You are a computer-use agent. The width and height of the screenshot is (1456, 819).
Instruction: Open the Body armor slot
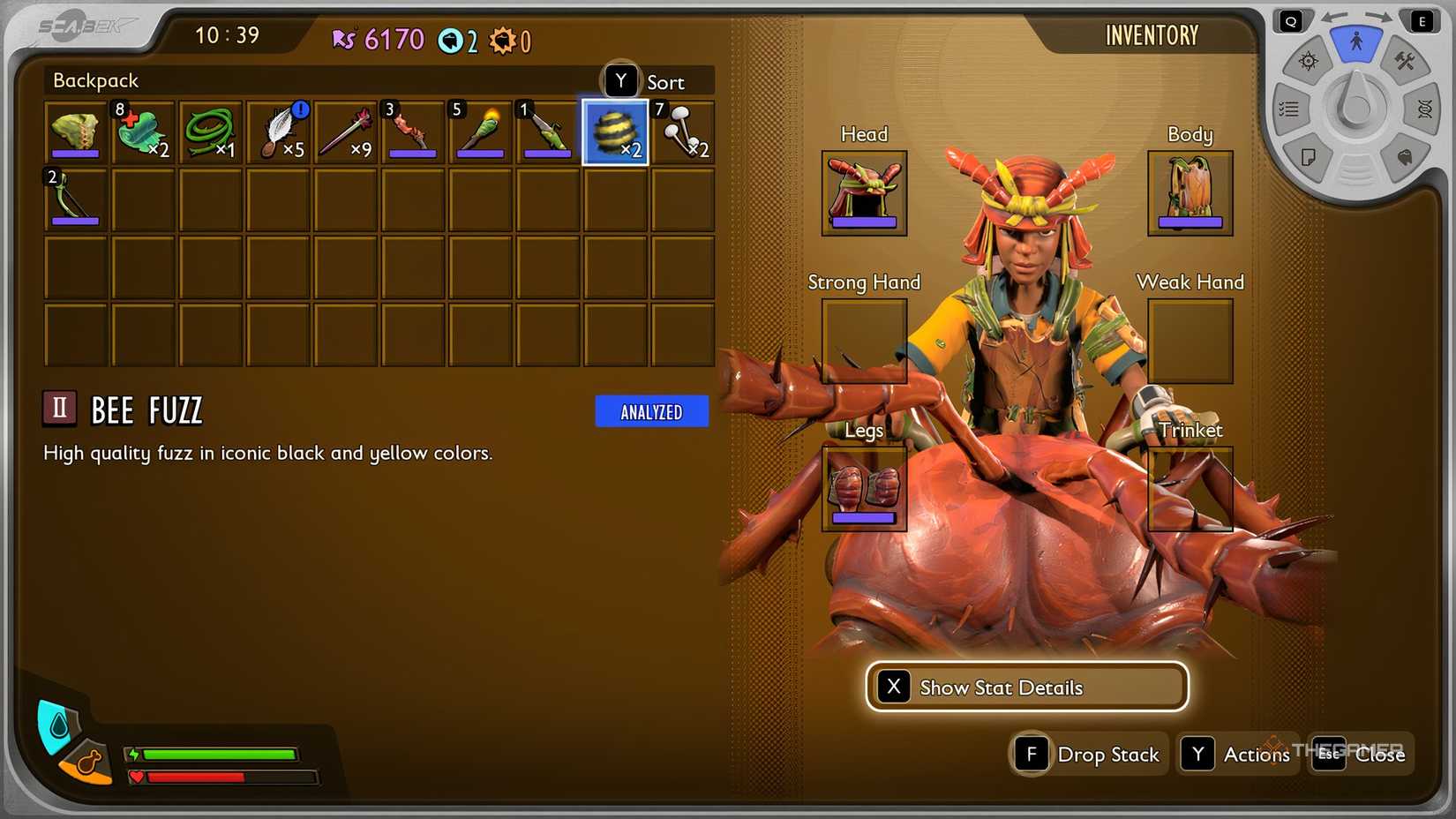[1190, 192]
